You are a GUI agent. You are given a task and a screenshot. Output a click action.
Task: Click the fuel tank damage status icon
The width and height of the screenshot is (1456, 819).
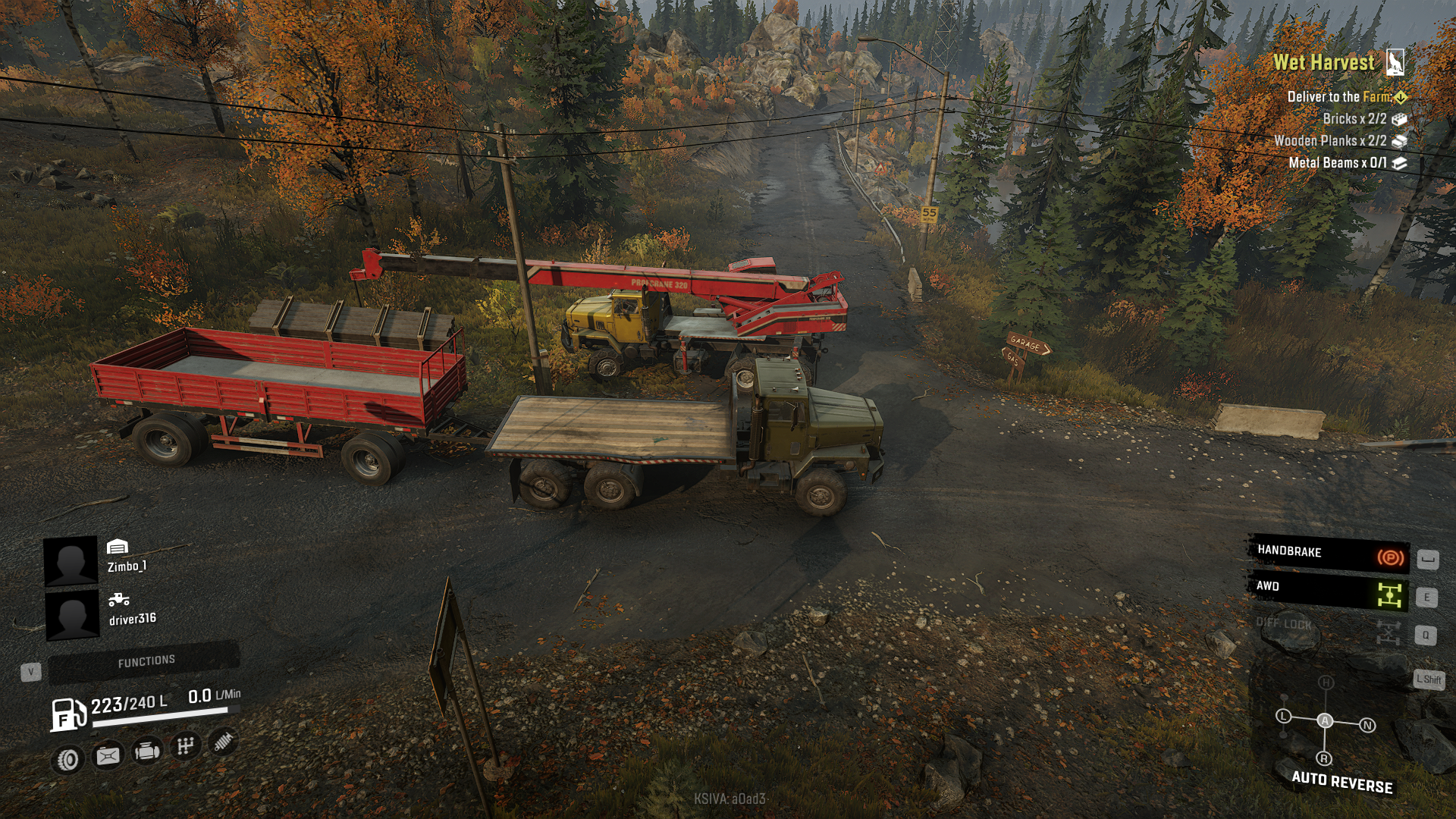(108, 755)
